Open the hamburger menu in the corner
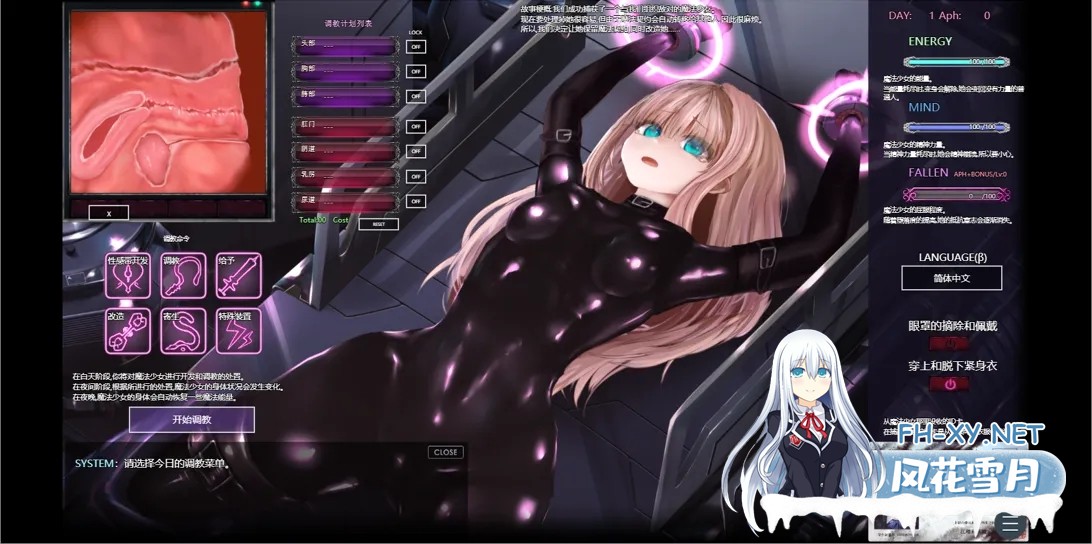Screen dimensions: 1092x544 pyautogui.click(x=1011, y=525)
